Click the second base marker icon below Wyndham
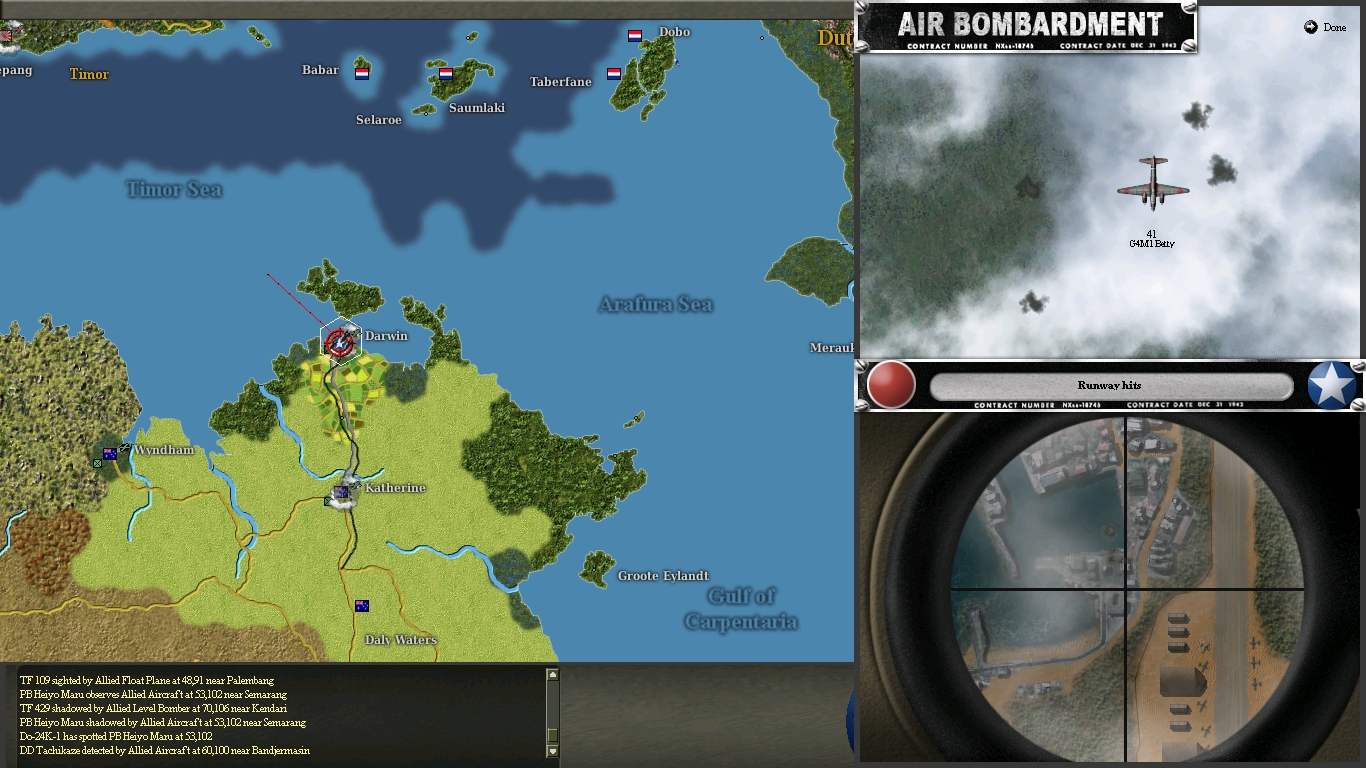Image resolution: width=1366 pixels, height=768 pixels. coord(99,465)
